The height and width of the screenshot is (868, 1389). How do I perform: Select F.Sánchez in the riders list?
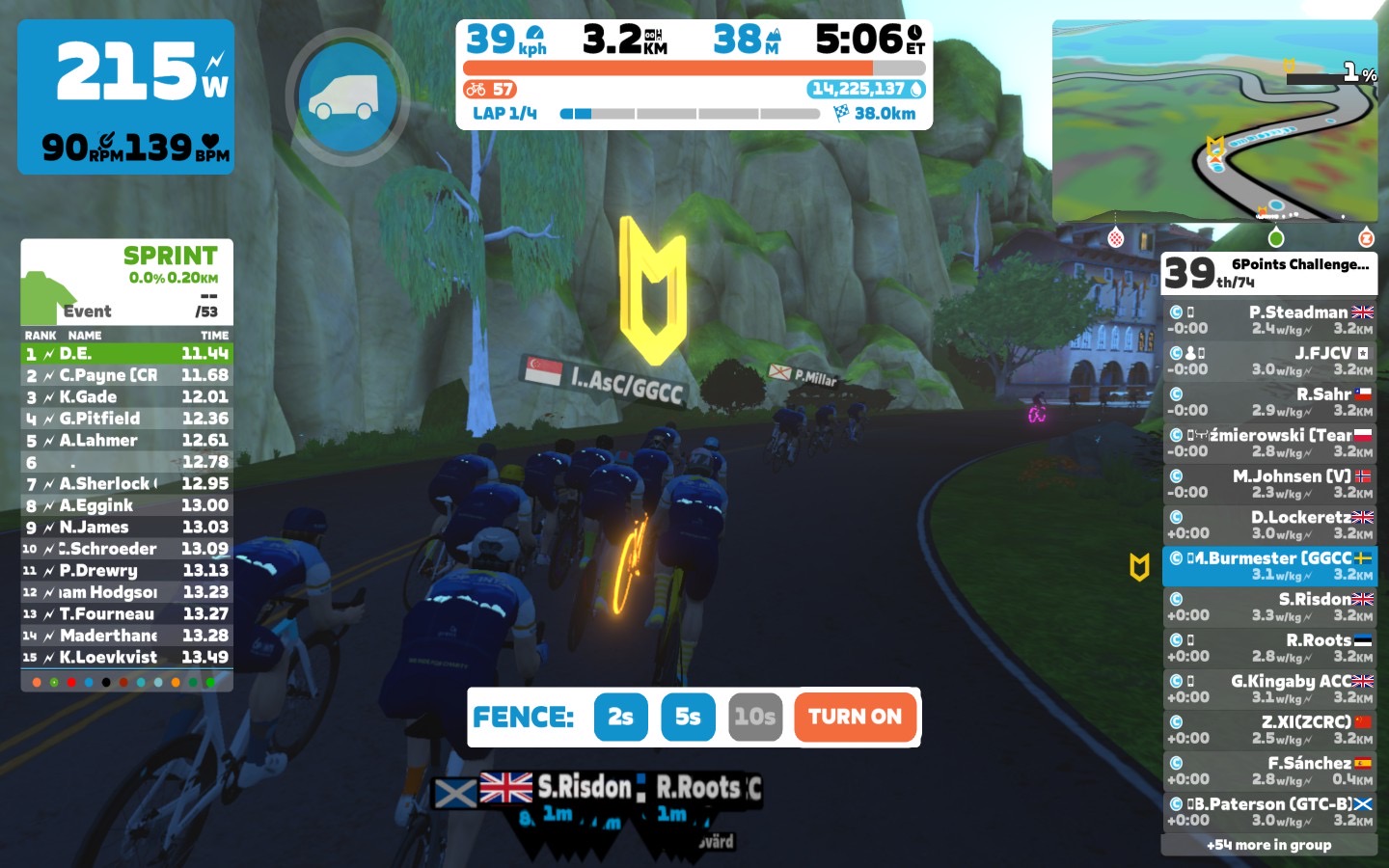(1268, 771)
